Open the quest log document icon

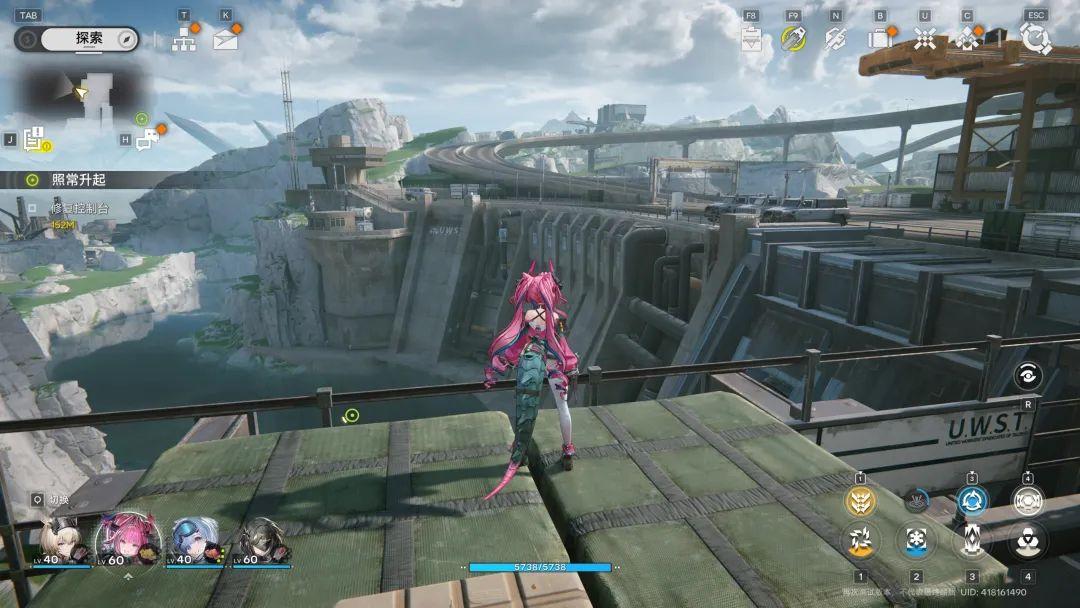pos(35,141)
